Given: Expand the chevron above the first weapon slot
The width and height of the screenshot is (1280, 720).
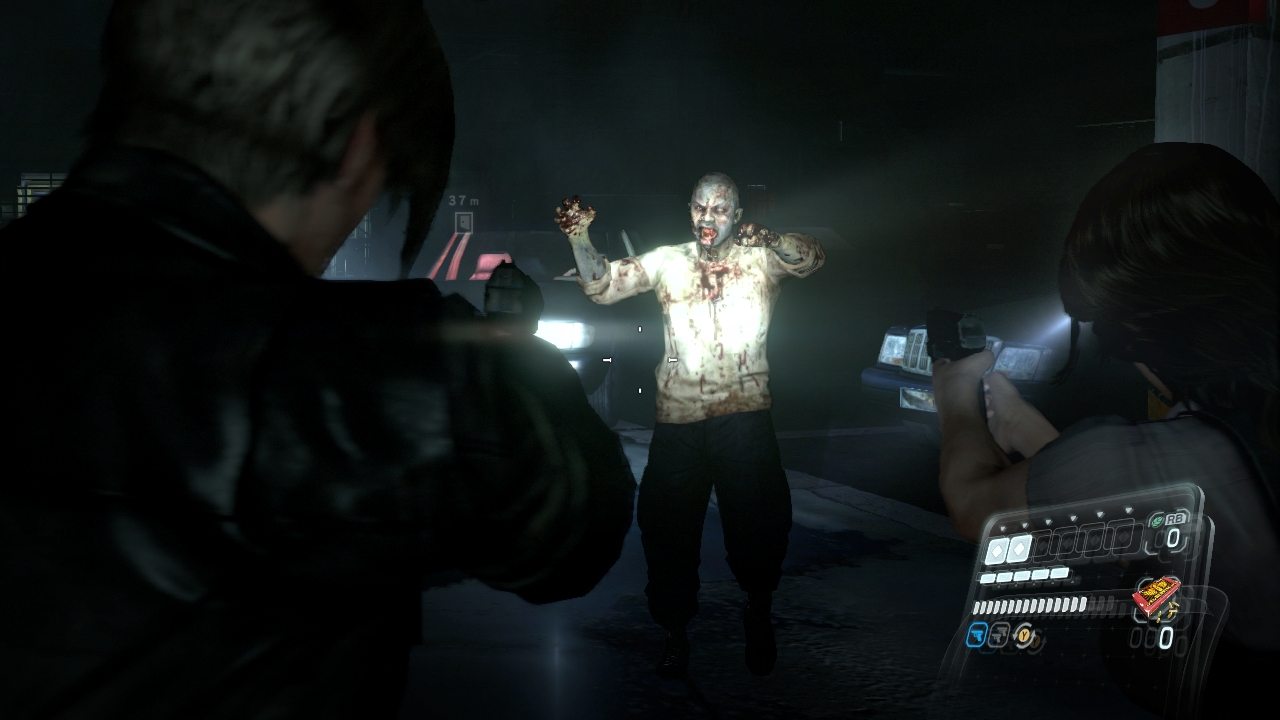Looking at the screenshot, I should point(1003,527).
